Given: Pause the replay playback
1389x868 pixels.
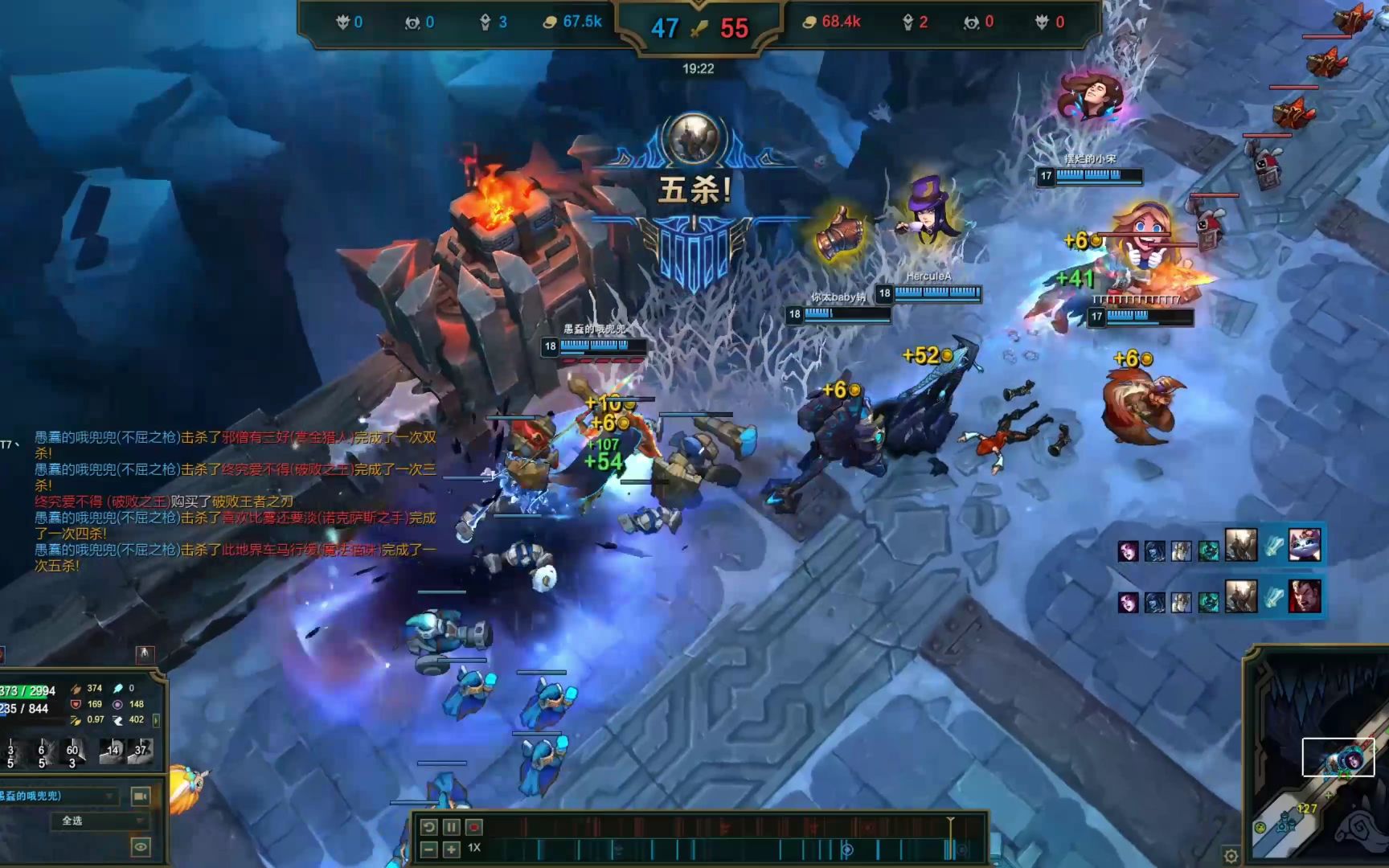Looking at the screenshot, I should tap(452, 827).
